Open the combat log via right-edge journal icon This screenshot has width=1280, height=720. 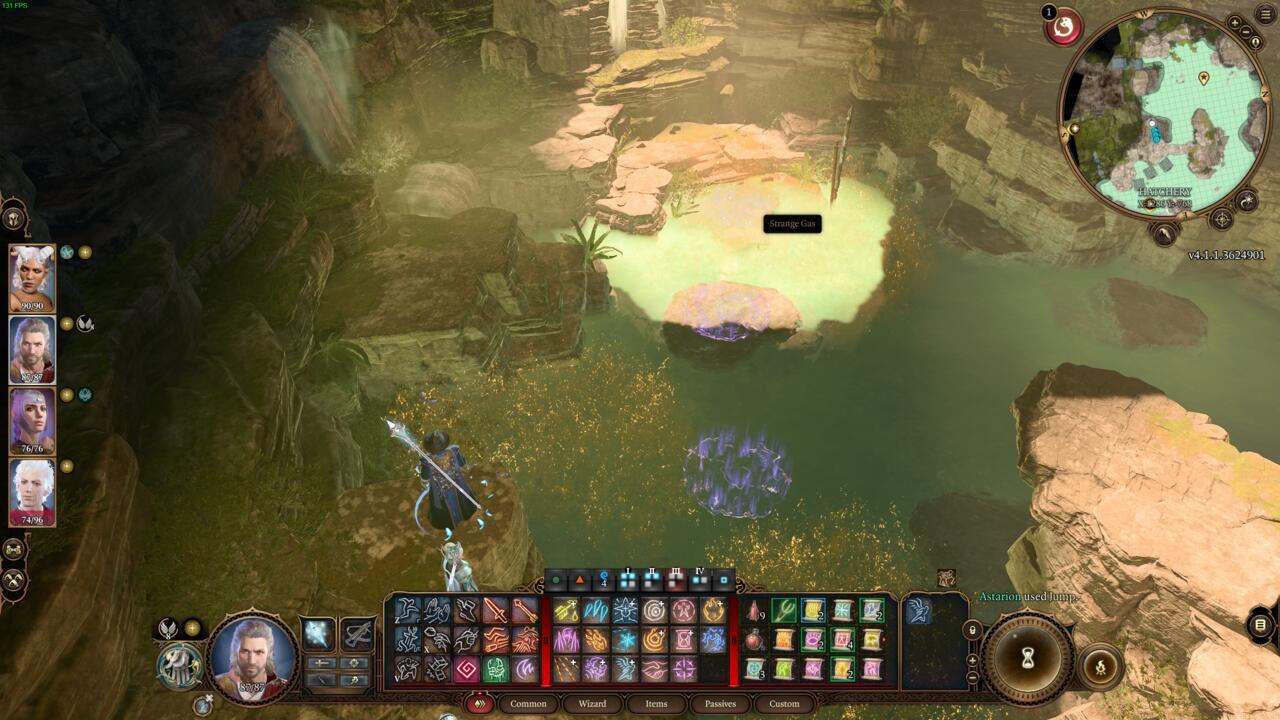pyautogui.click(x=1259, y=624)
